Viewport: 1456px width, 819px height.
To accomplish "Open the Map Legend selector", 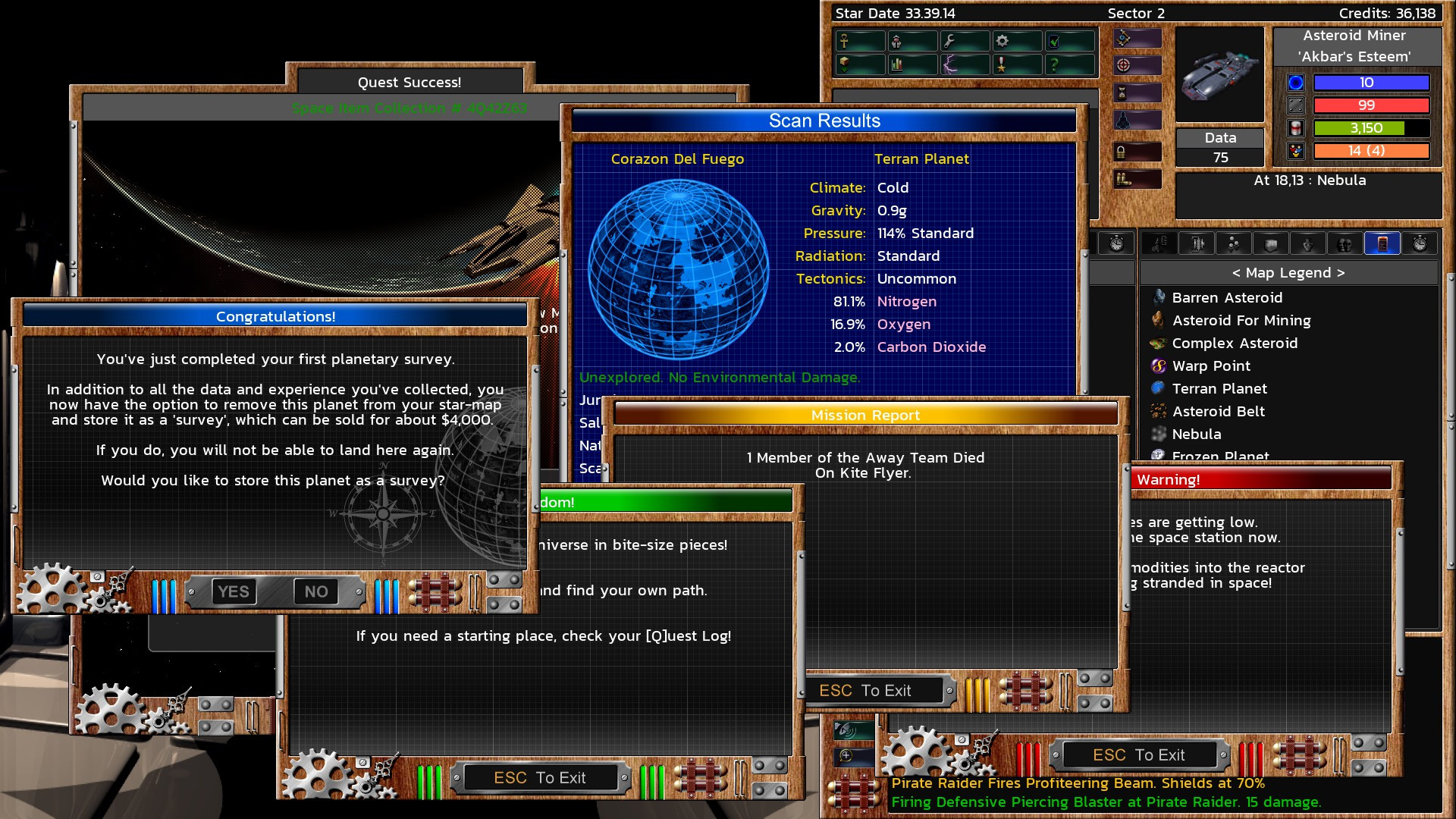I will coord(1289,272).
